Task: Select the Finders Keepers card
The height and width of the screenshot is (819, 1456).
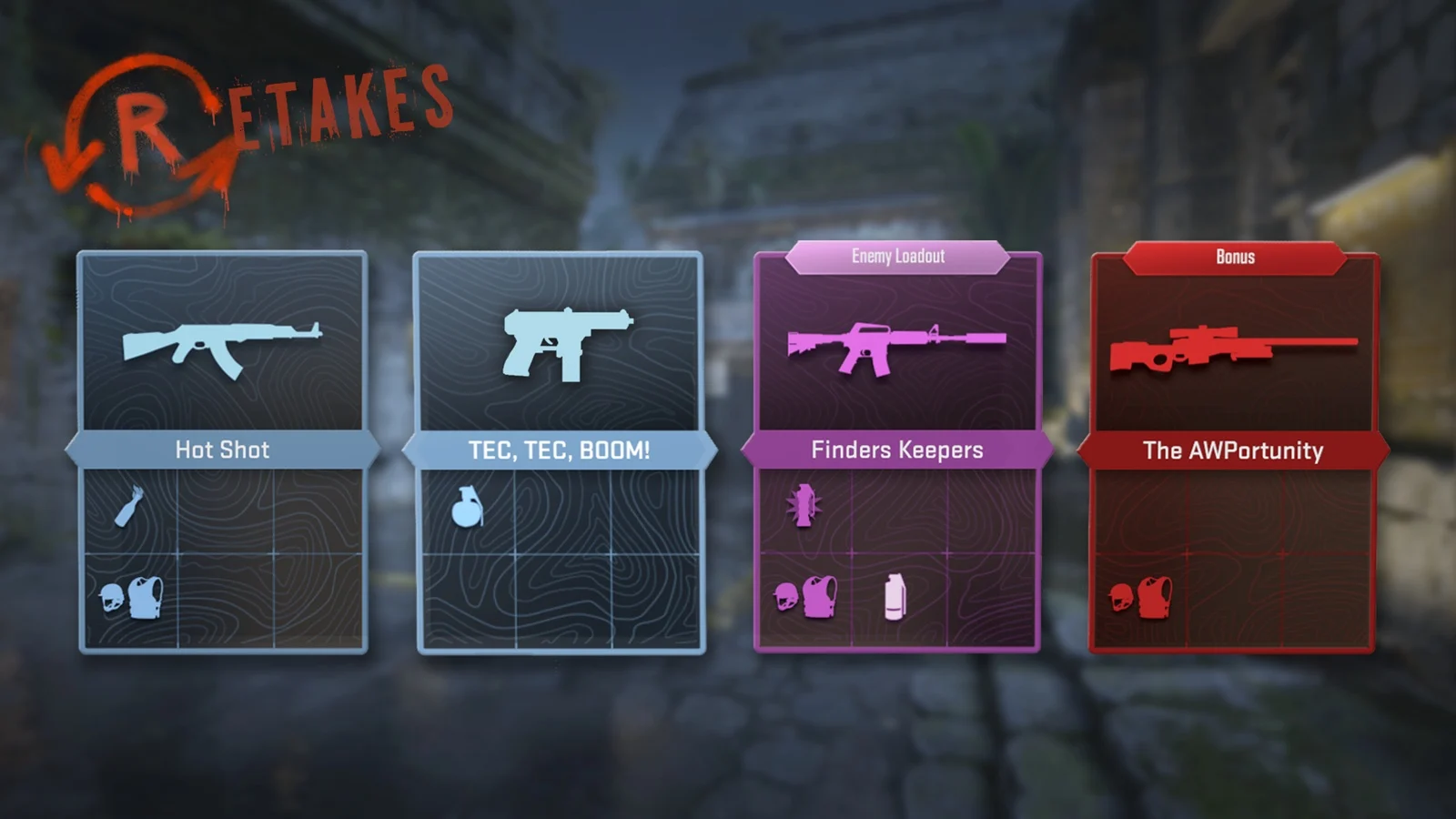Action: point(896,450)
